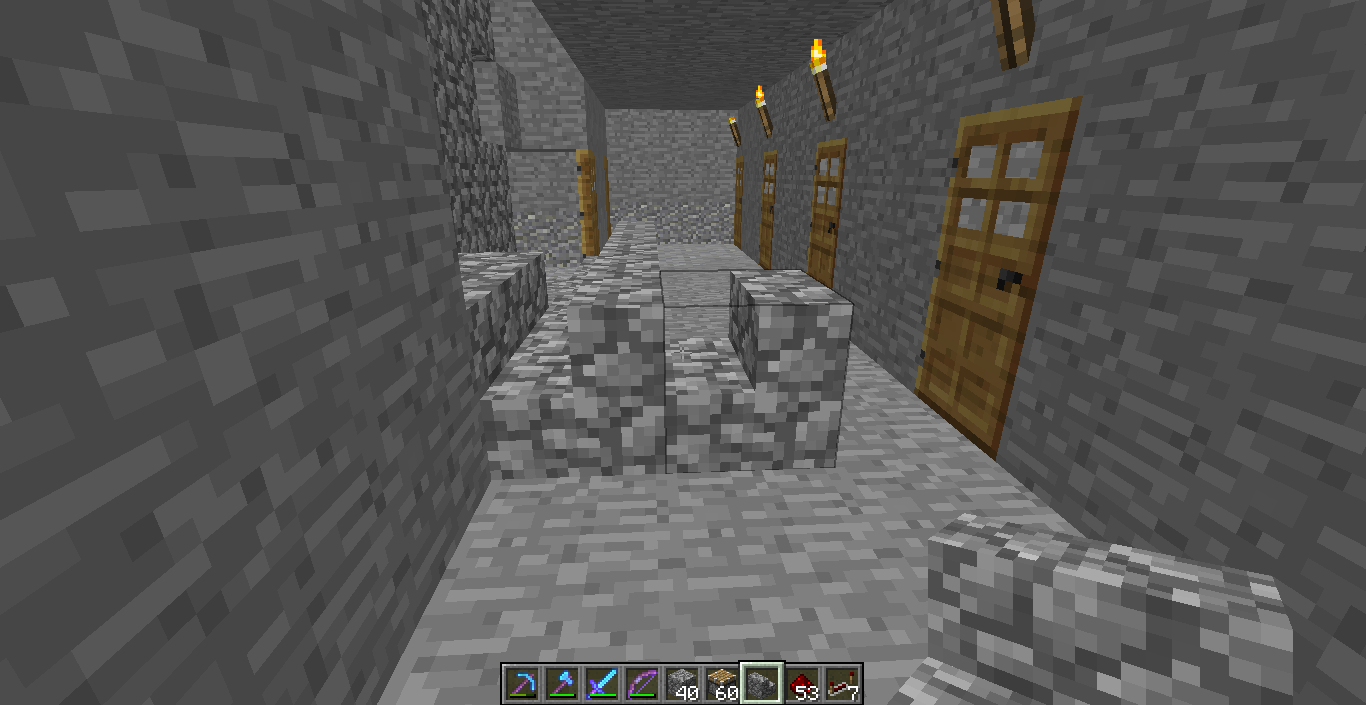This screenshot has width=1366, height=705.
Task: Click the highlighted cobblestone stairs slot
Action: (761, 684)
